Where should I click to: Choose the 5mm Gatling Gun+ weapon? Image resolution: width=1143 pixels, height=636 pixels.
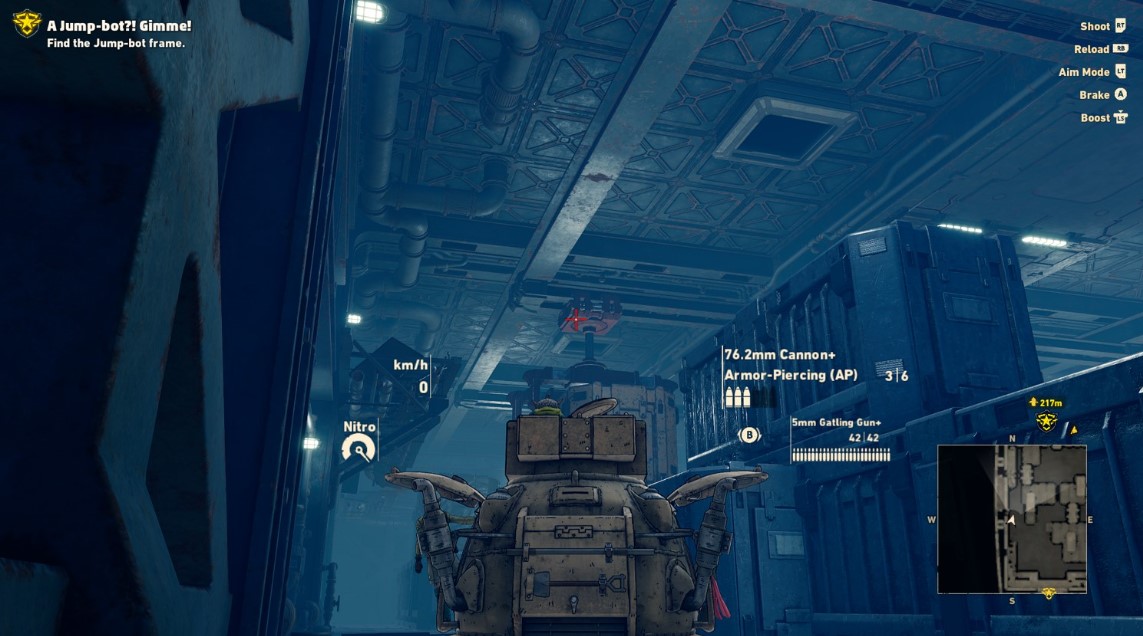pyautogui.click(x=835, y=423)
